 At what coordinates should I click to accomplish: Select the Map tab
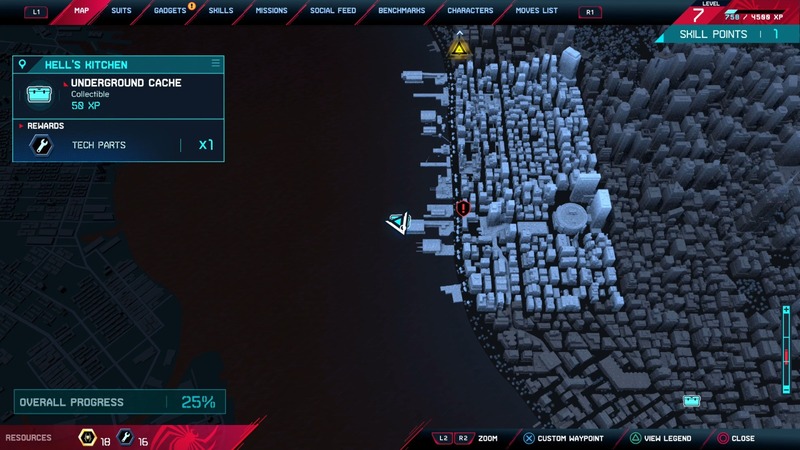click(82, 11)
